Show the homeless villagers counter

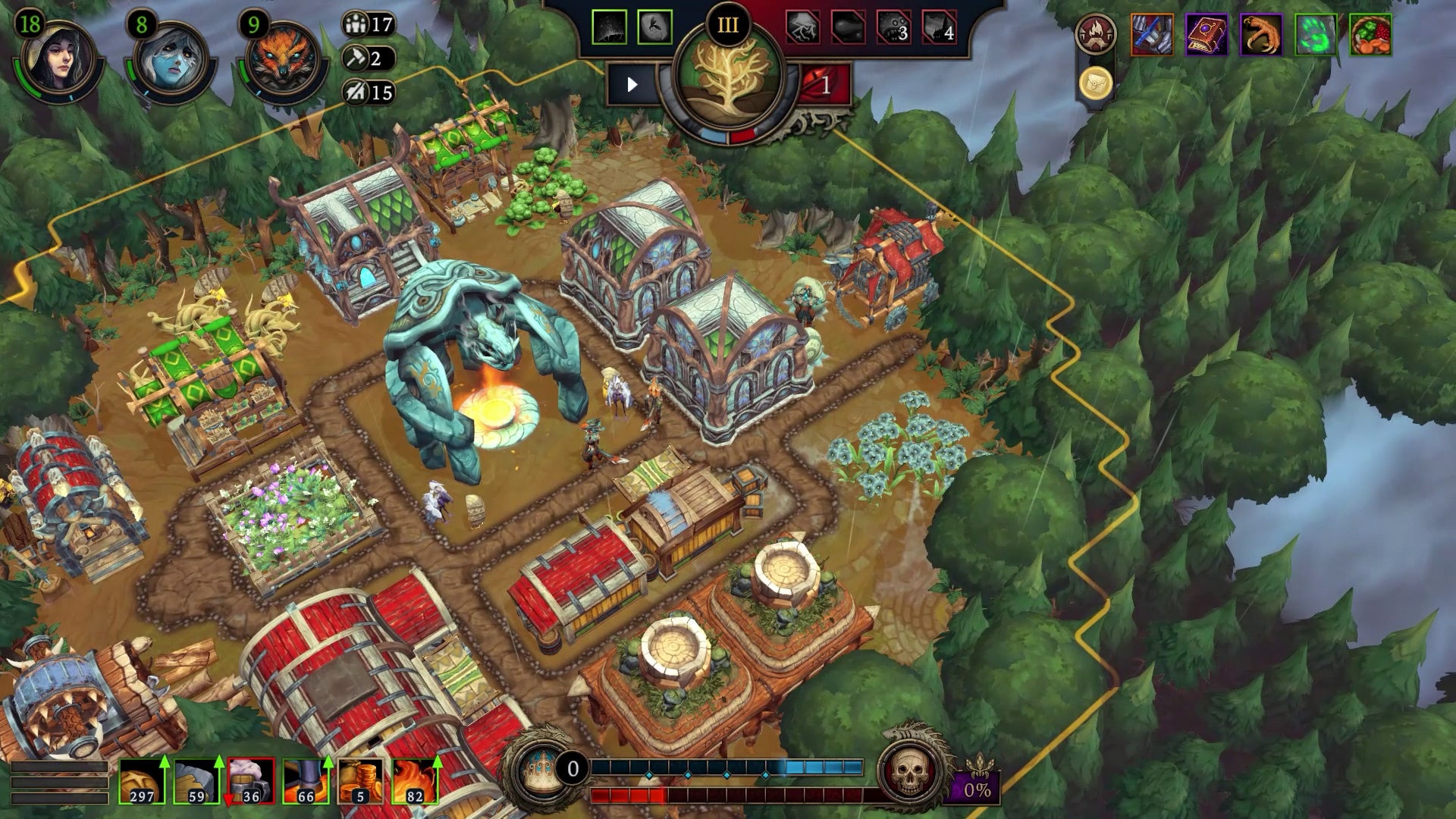369,93
